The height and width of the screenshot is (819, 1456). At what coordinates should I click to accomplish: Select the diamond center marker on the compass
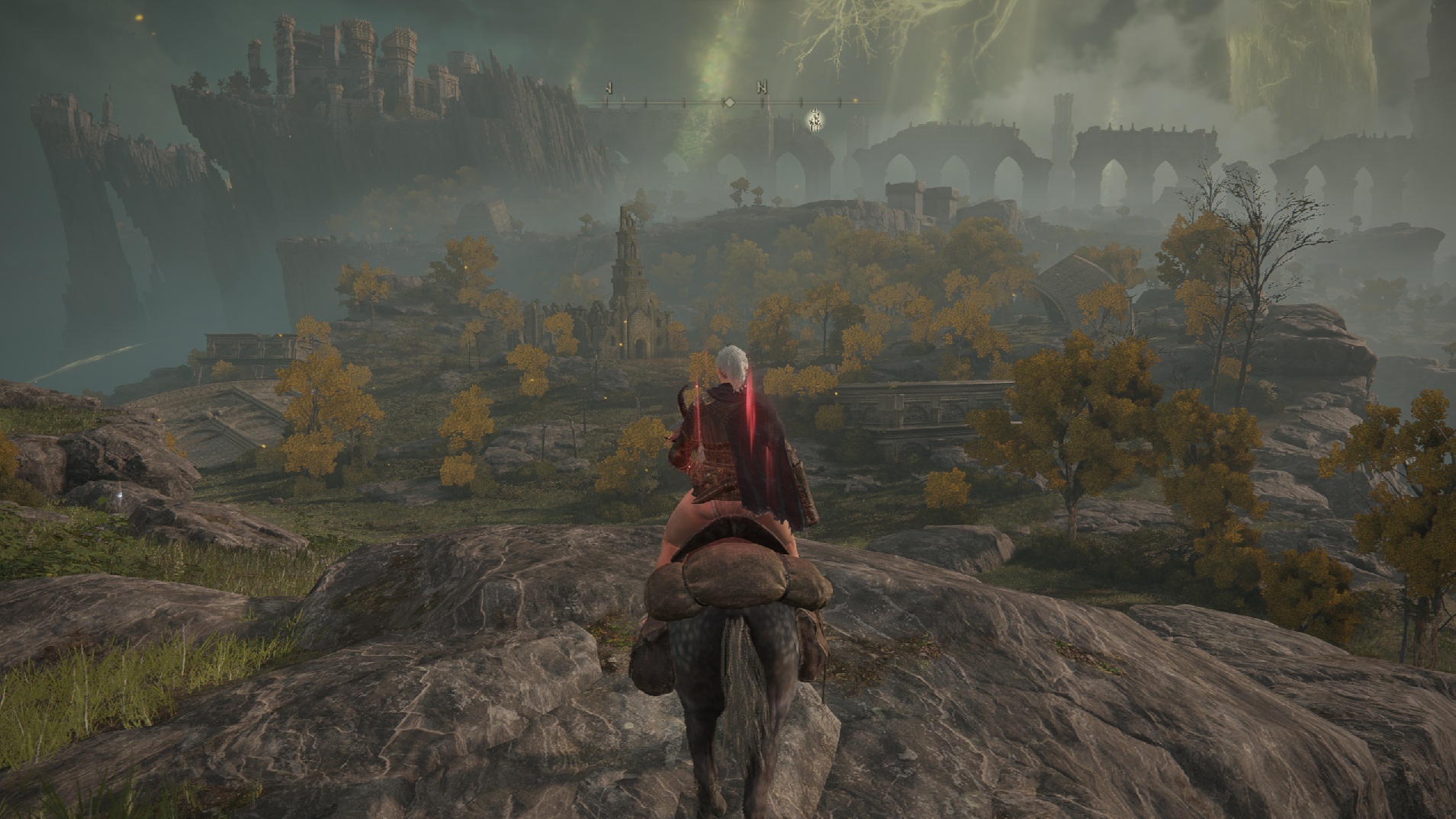click(x=729, y=101)
